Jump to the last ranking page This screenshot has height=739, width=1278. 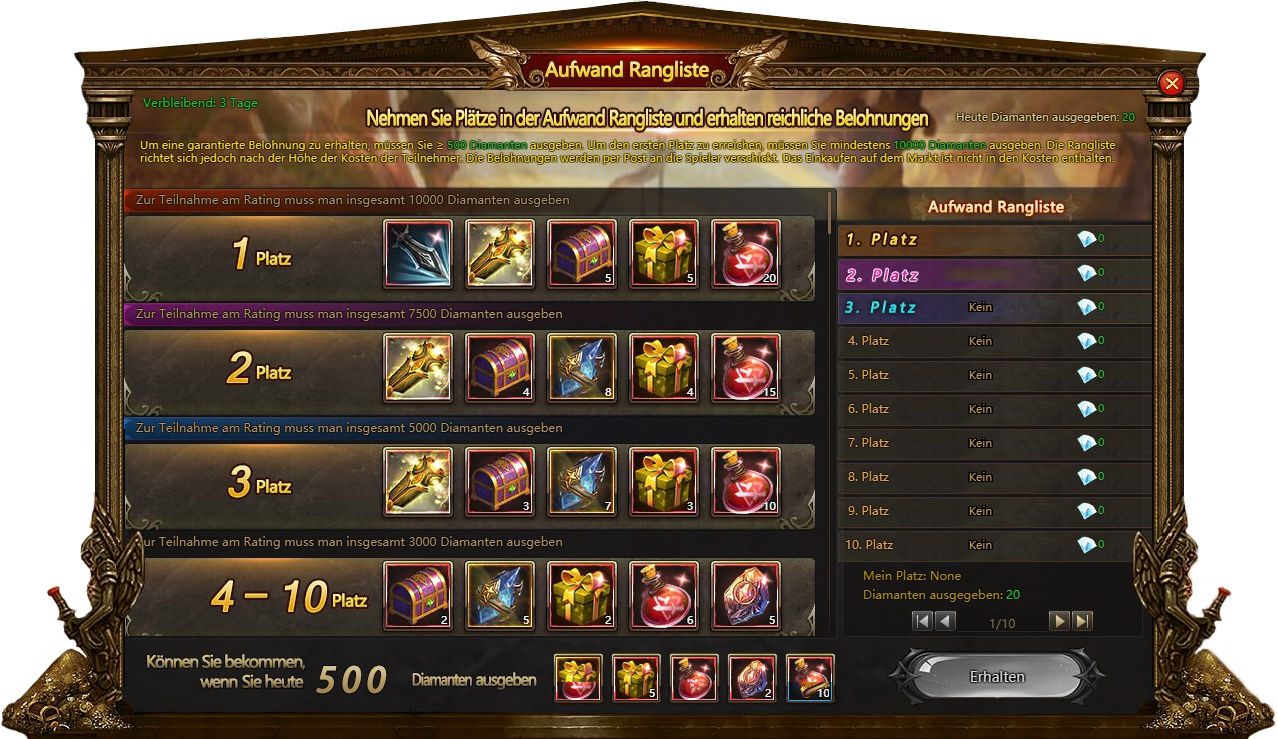pyautogui.click(x=1082, y=621)
